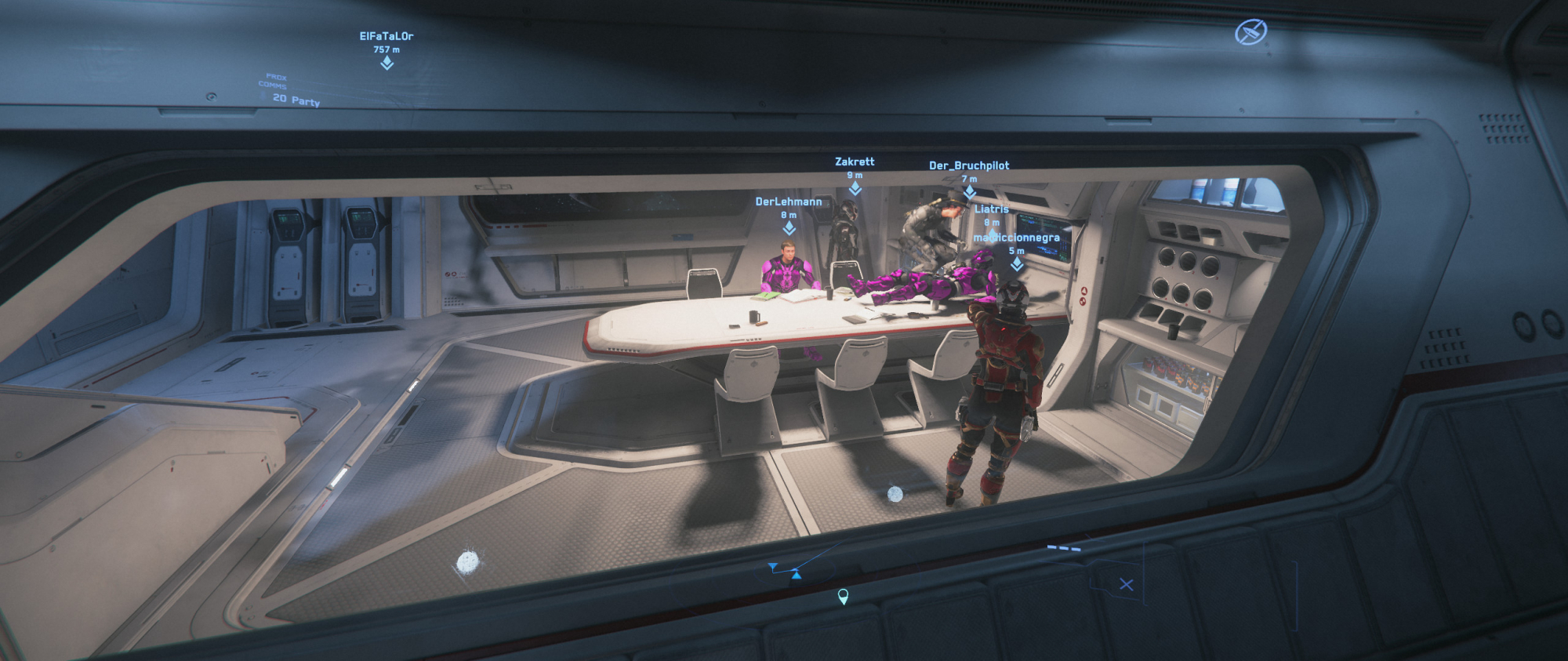
Task: Select the Zakrett party marker
Action: [x=855, y=188]
